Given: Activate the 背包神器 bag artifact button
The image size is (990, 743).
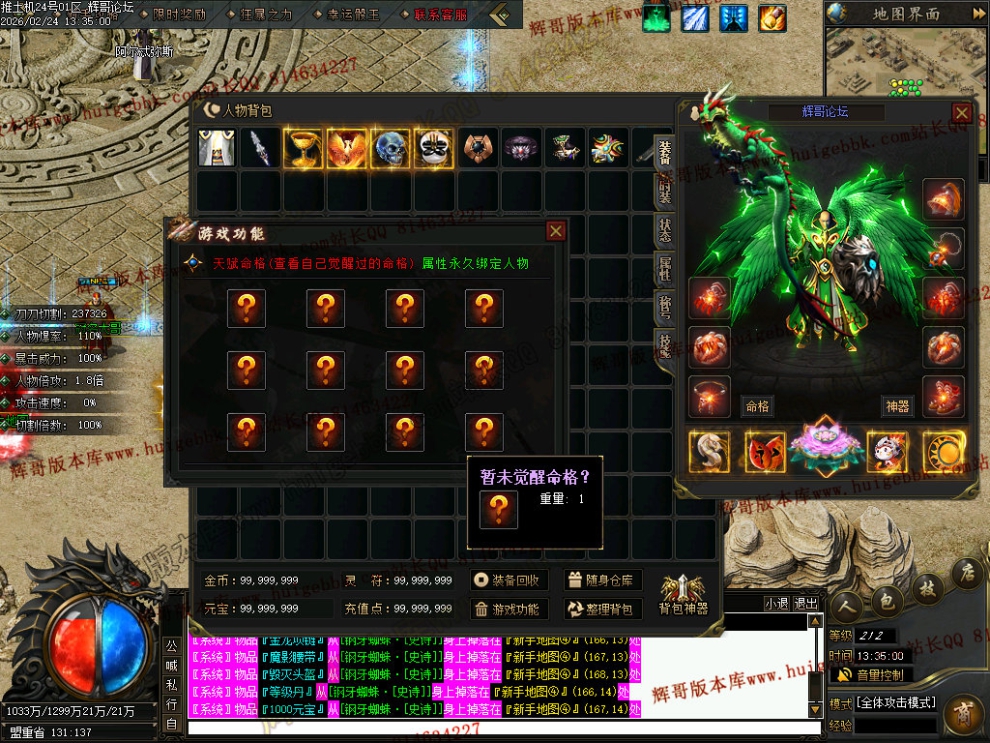Looking at the screenshot, I should coord(683,594).
